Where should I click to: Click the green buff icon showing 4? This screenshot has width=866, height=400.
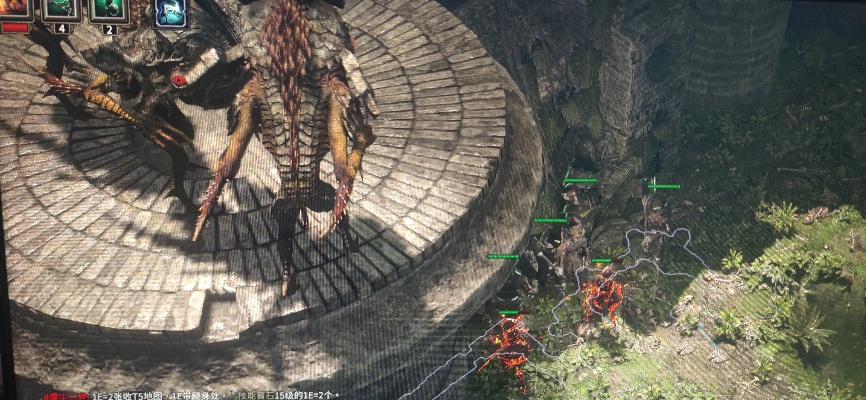click(x=61, y=9)
